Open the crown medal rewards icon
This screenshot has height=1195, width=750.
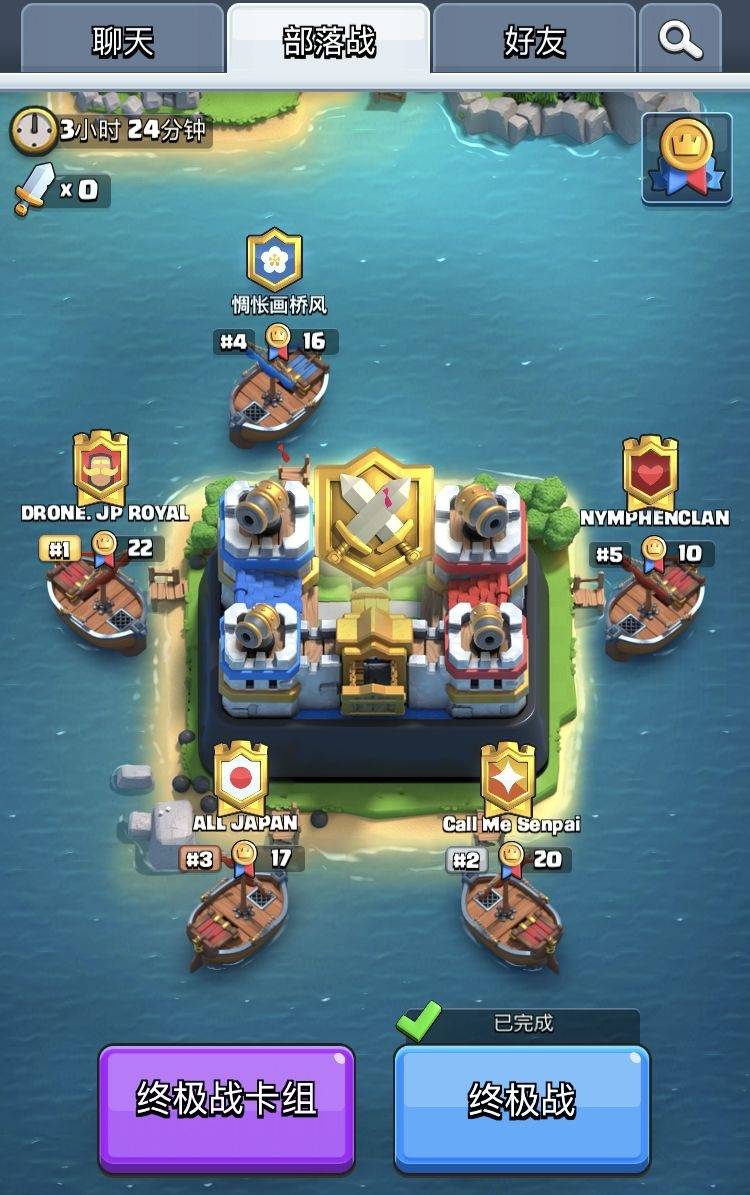click(x=686, y=158)
